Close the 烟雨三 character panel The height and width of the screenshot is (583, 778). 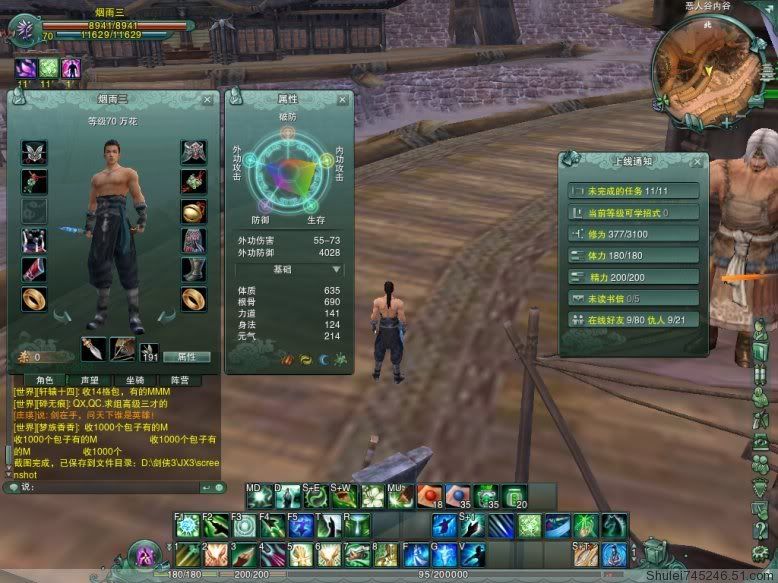[x=207, y=100]
